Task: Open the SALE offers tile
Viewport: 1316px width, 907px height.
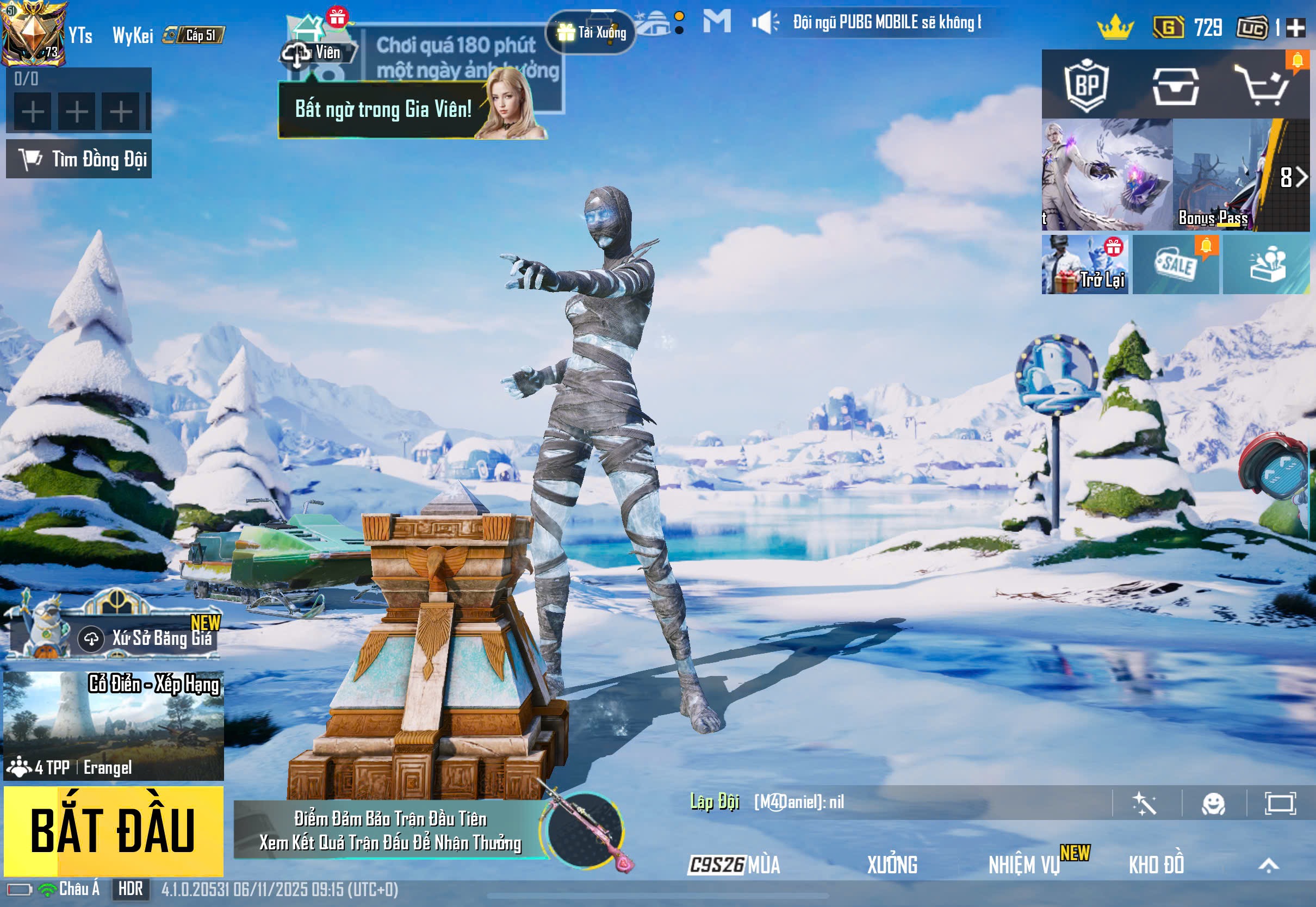Action: click(x=1175, y=265)
